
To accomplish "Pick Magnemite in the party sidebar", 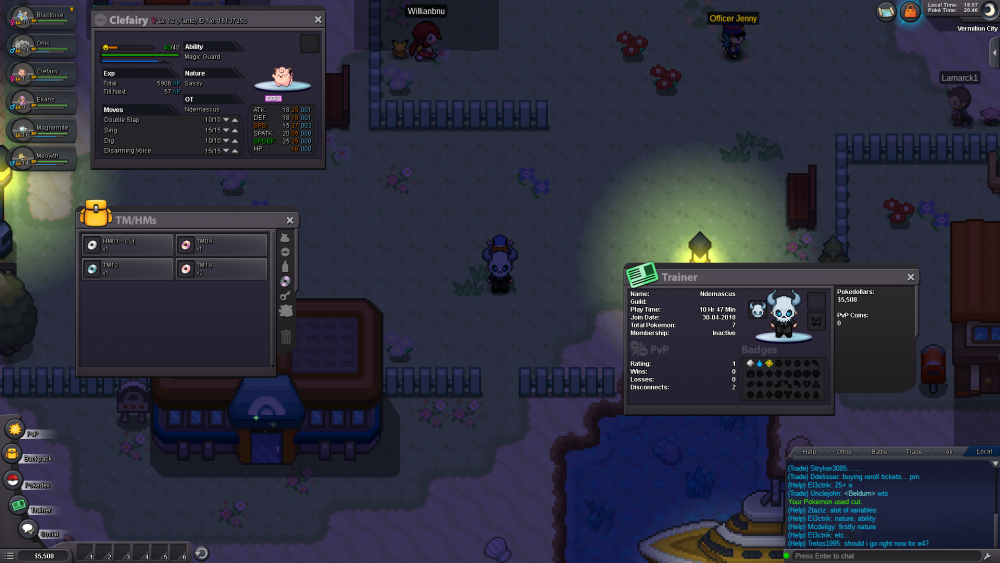I will (x=43, y=130).
